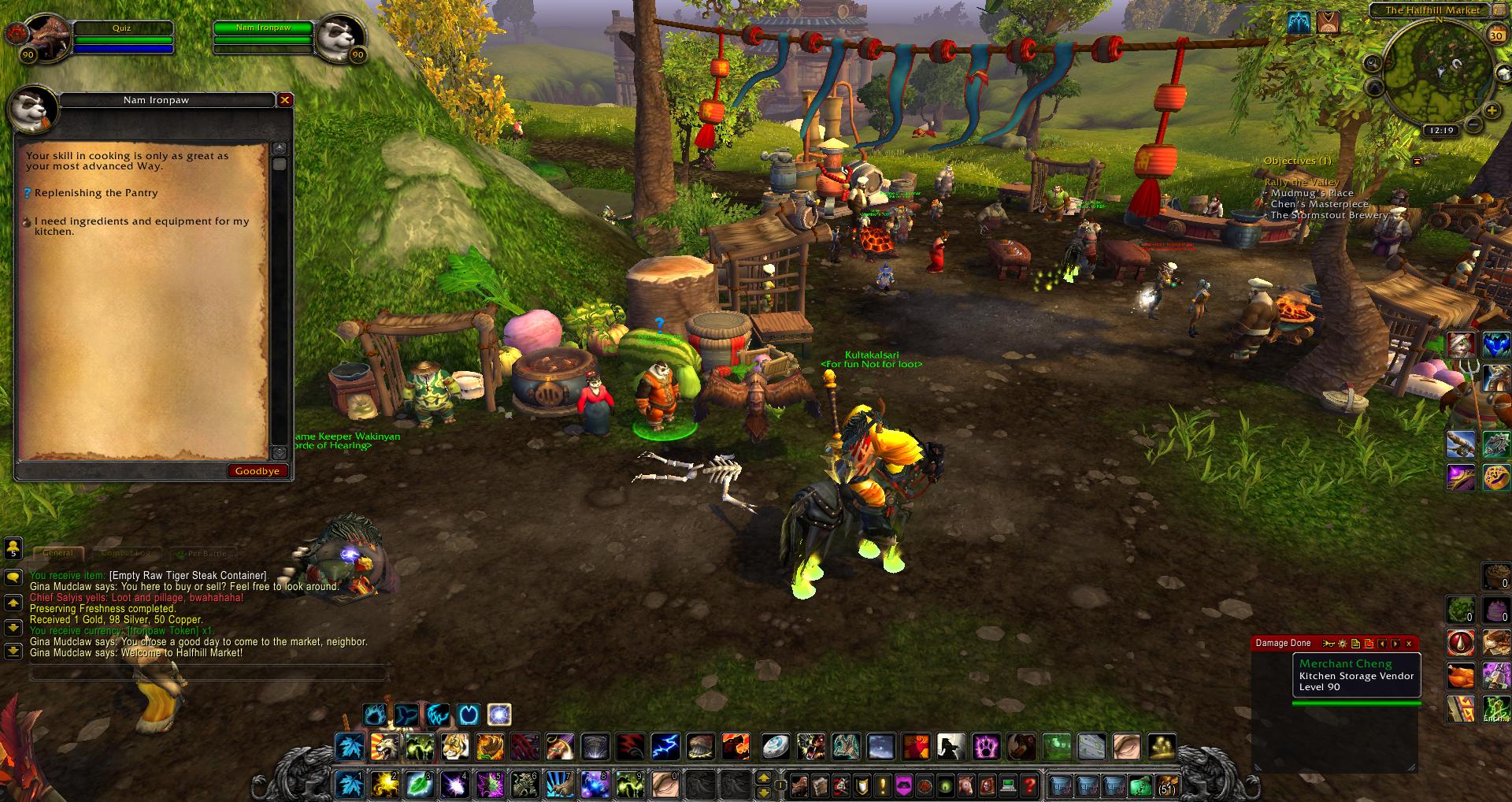The image size is (1512, 802).
Task: Activate the blue lightning bolt ability
Action: point(665,745)
